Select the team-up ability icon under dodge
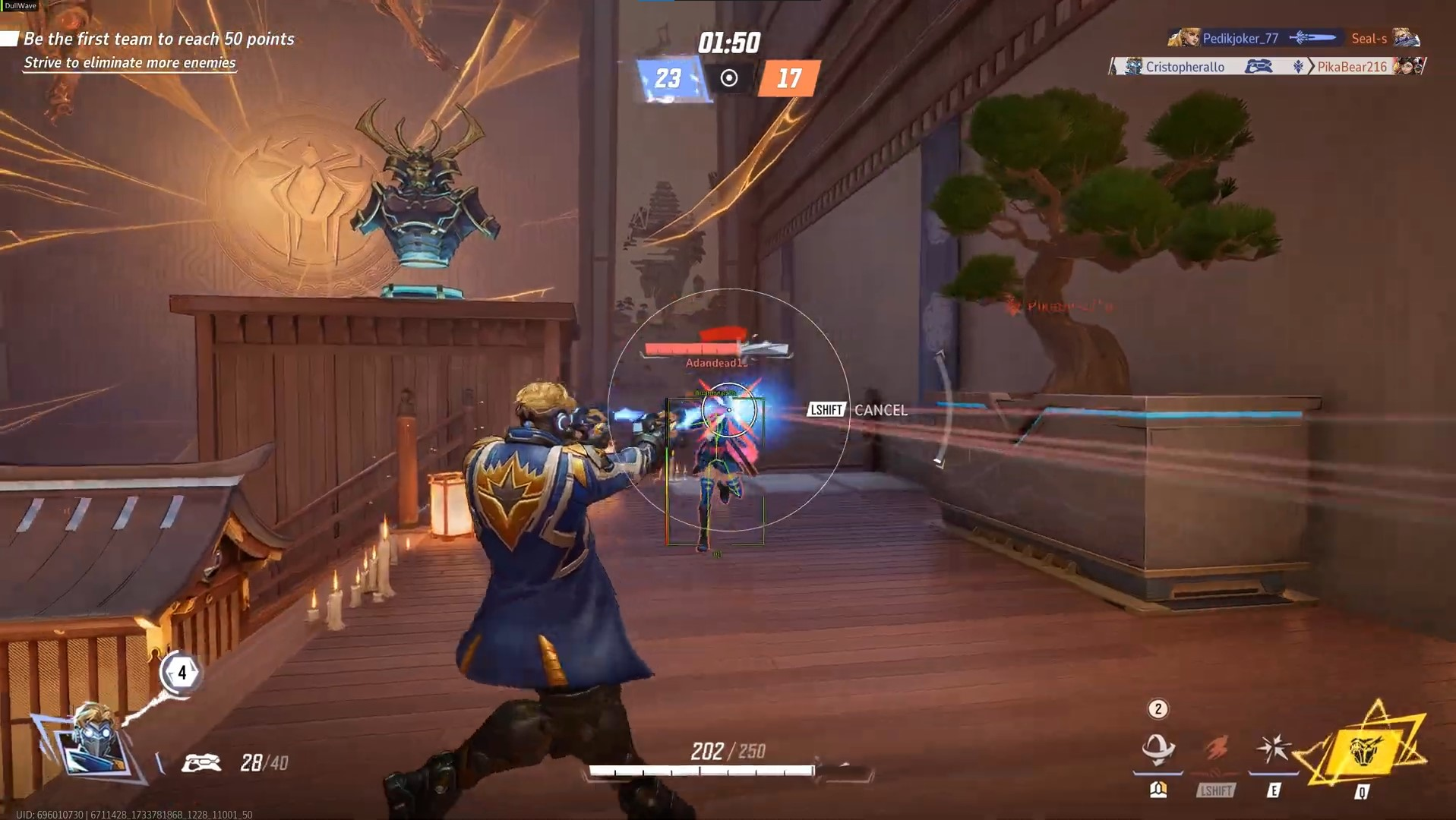This screenshot has width=1456, height=820. coord(1158,790)
